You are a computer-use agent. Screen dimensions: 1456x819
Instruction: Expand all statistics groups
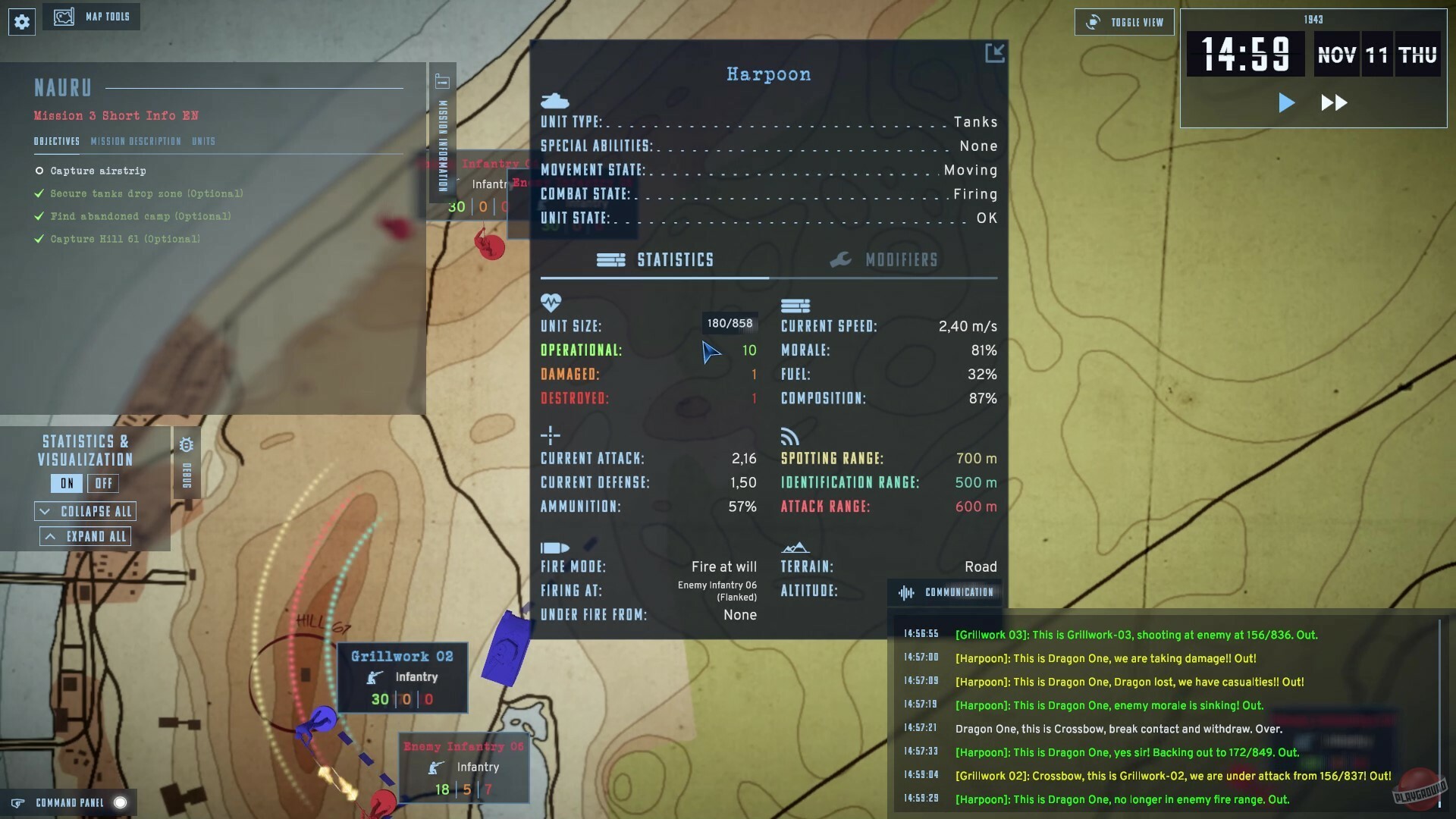tap(85, 535)
